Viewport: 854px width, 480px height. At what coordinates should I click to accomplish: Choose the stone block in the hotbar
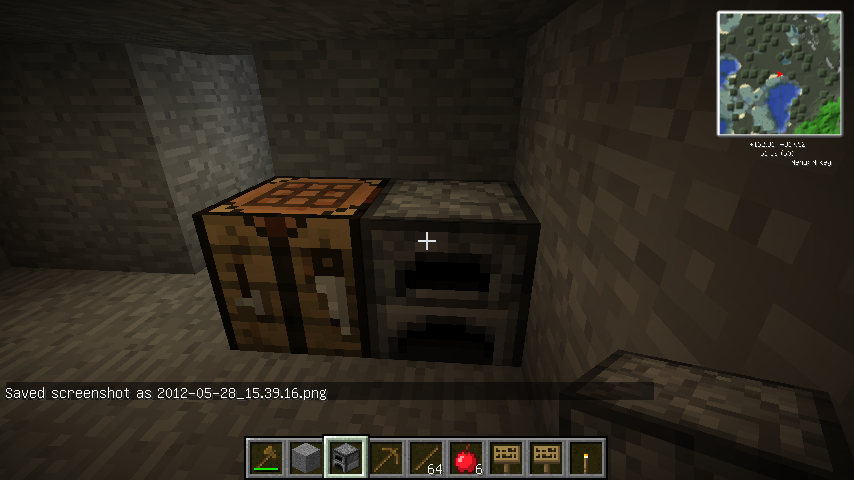[x=307, y=458]
